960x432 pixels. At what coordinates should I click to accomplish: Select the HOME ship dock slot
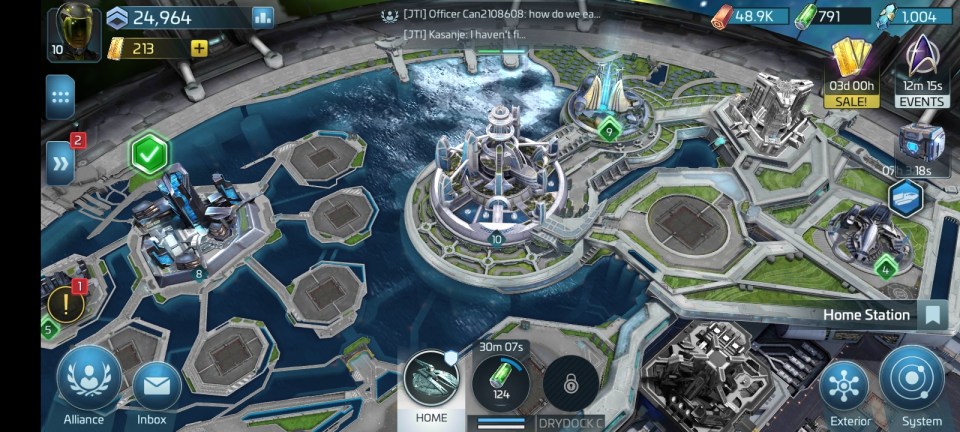431,380
